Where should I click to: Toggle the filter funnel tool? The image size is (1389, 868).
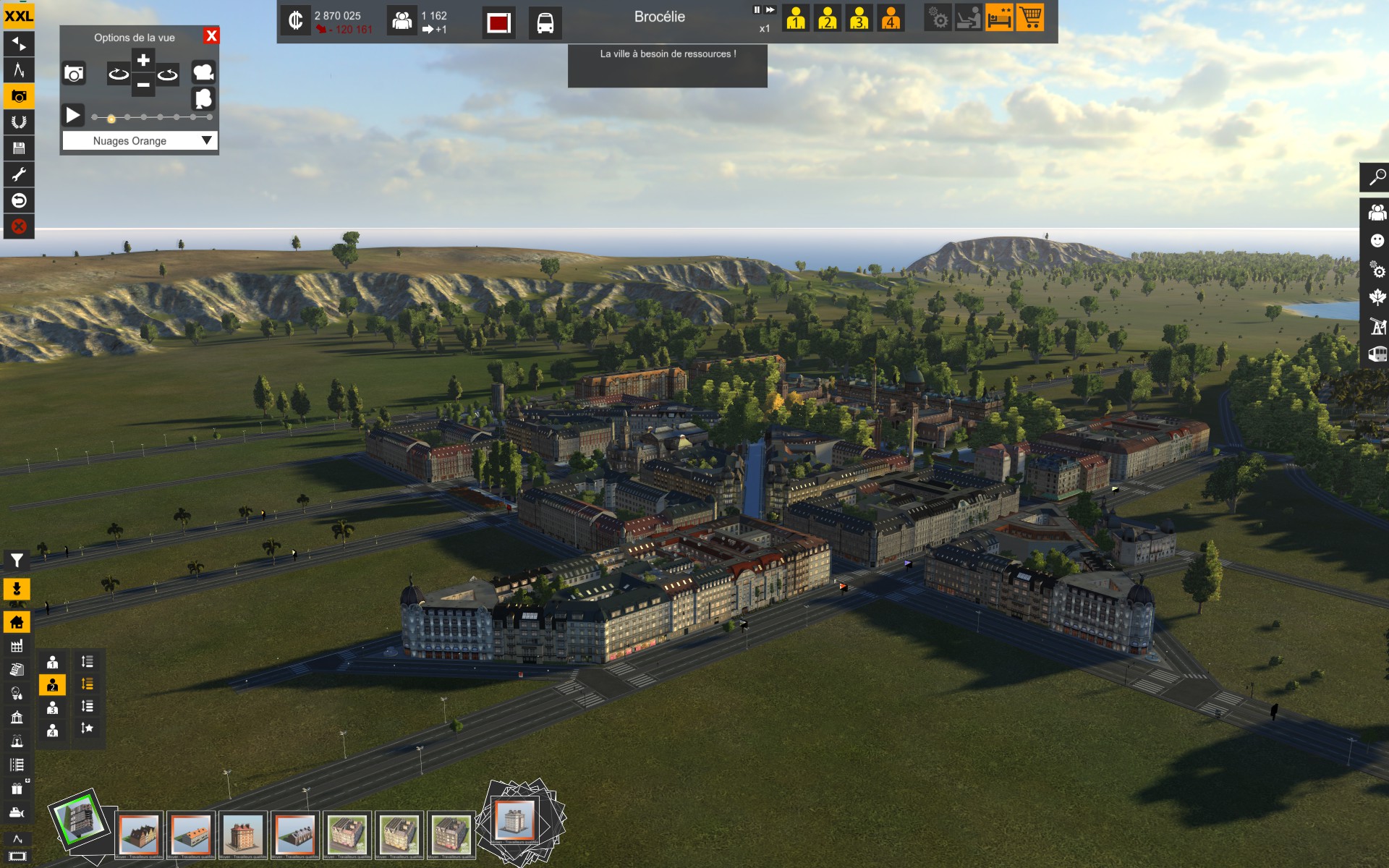tap(17, 560)
